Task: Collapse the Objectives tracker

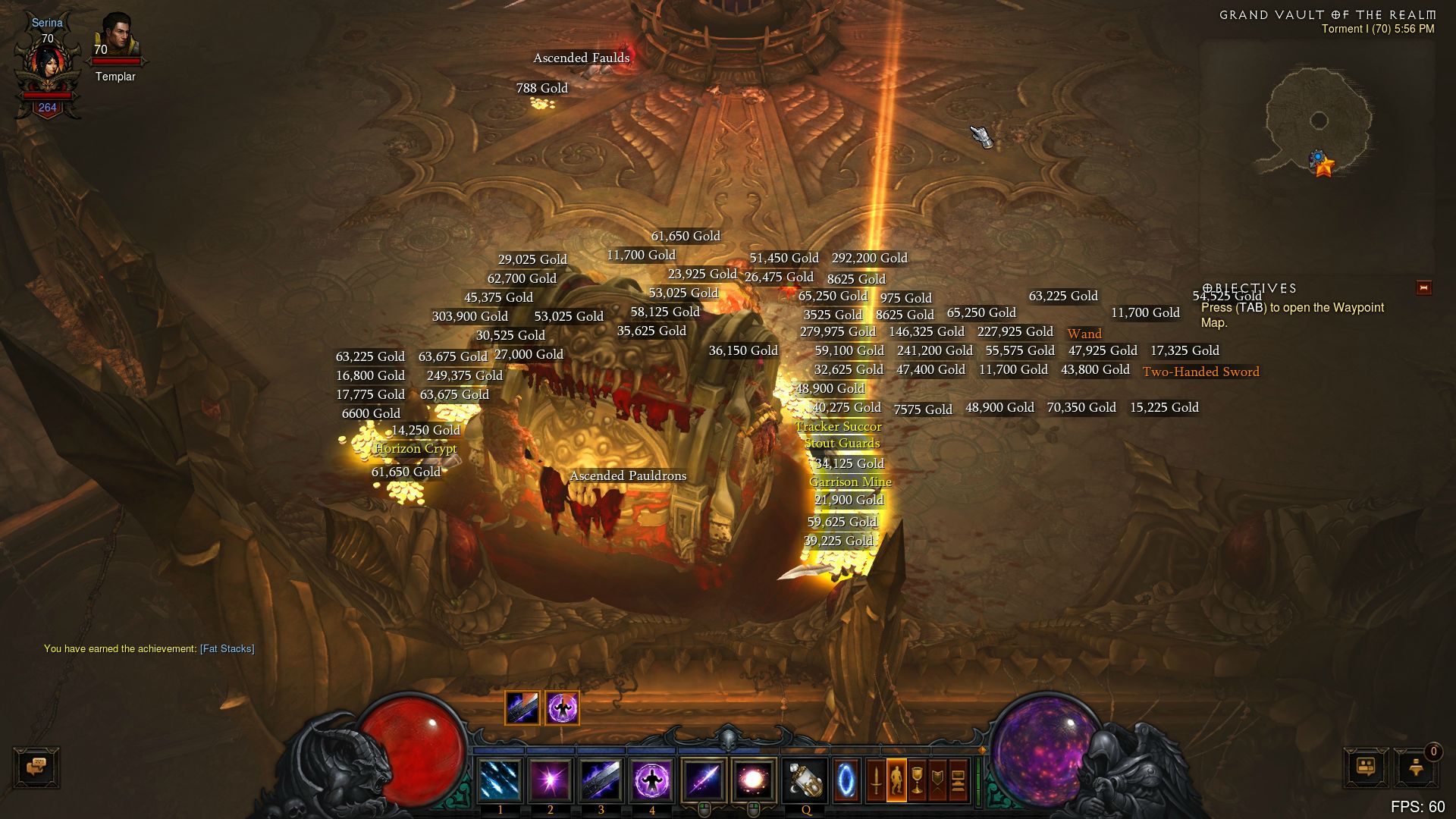Action: pos(1423,288)
